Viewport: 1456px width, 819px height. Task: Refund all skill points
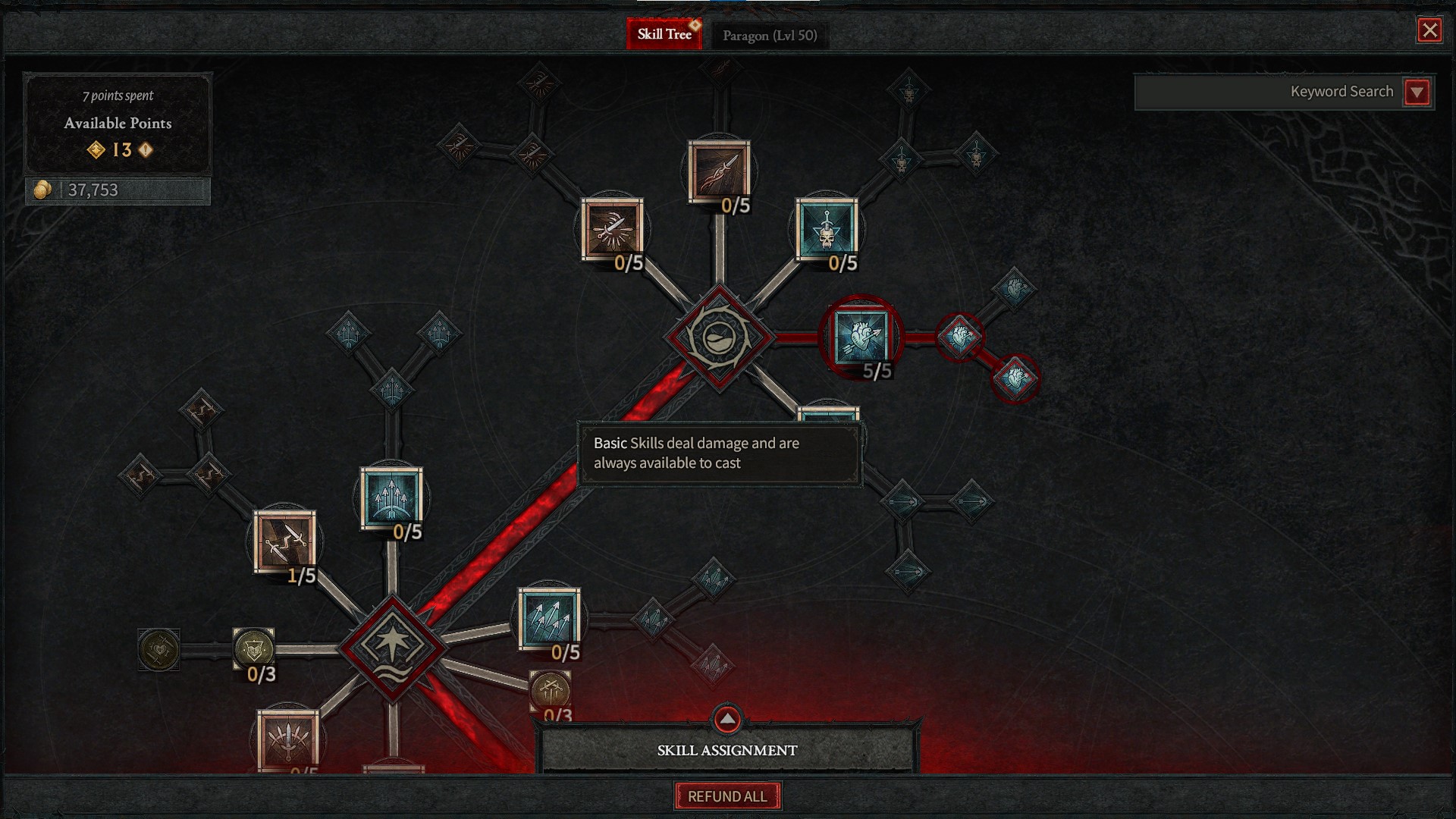[727, 796]
